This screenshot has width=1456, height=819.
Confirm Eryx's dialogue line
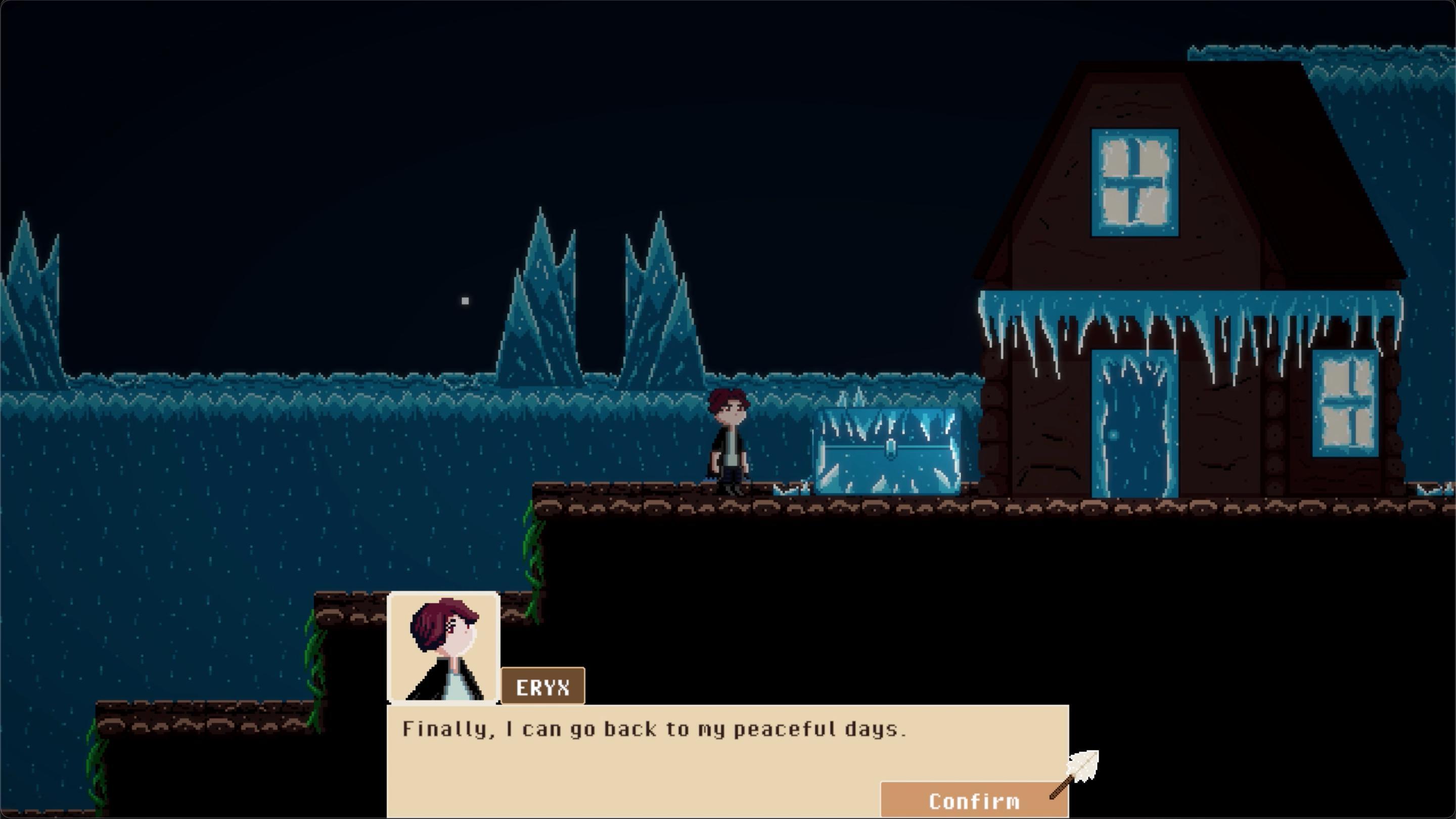(973, 800)
